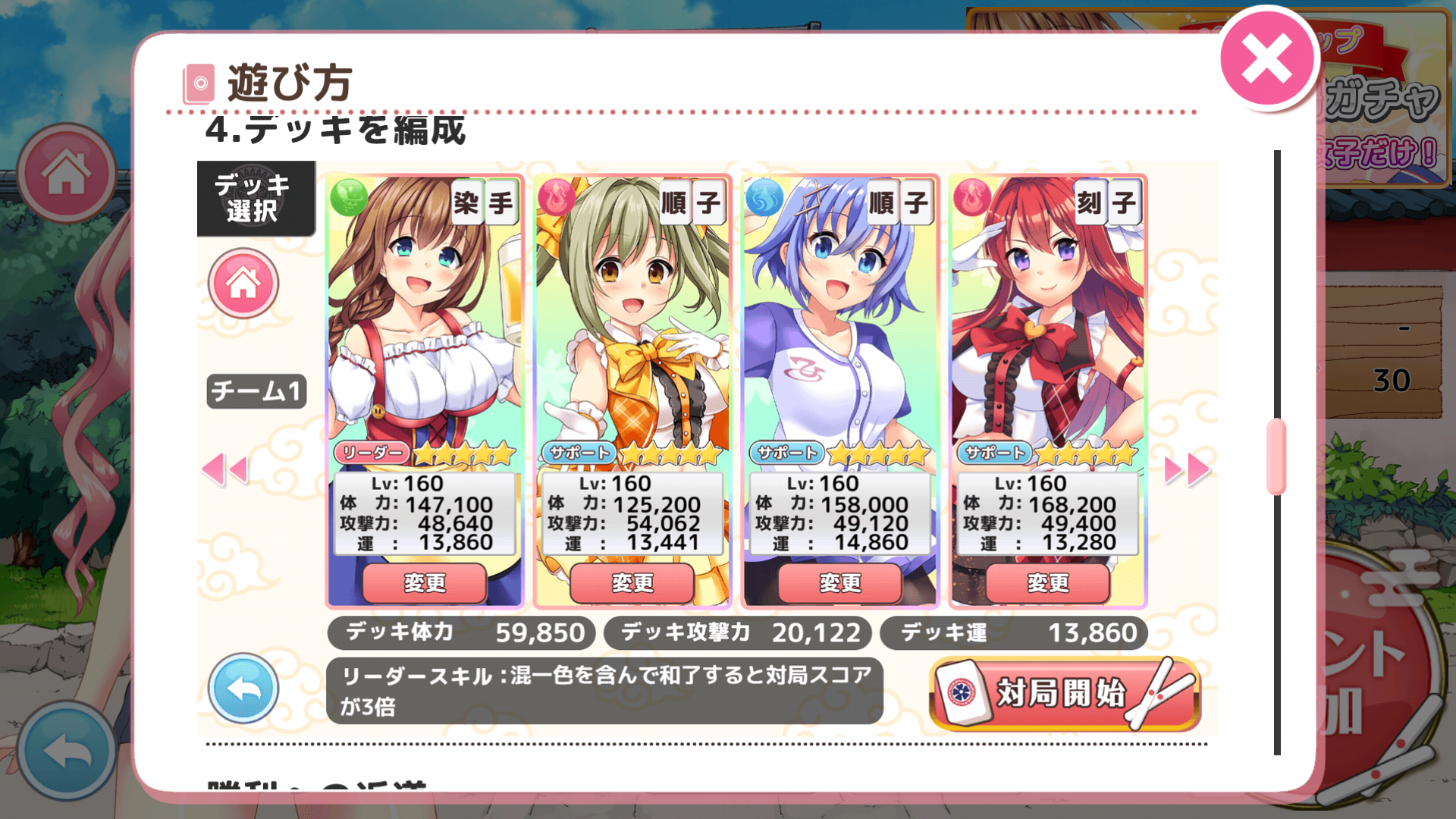Viewport: 1456px width, 819px height.
Task: Click 変更 under the blue-haired support card
Action: (x=840, y=582)
